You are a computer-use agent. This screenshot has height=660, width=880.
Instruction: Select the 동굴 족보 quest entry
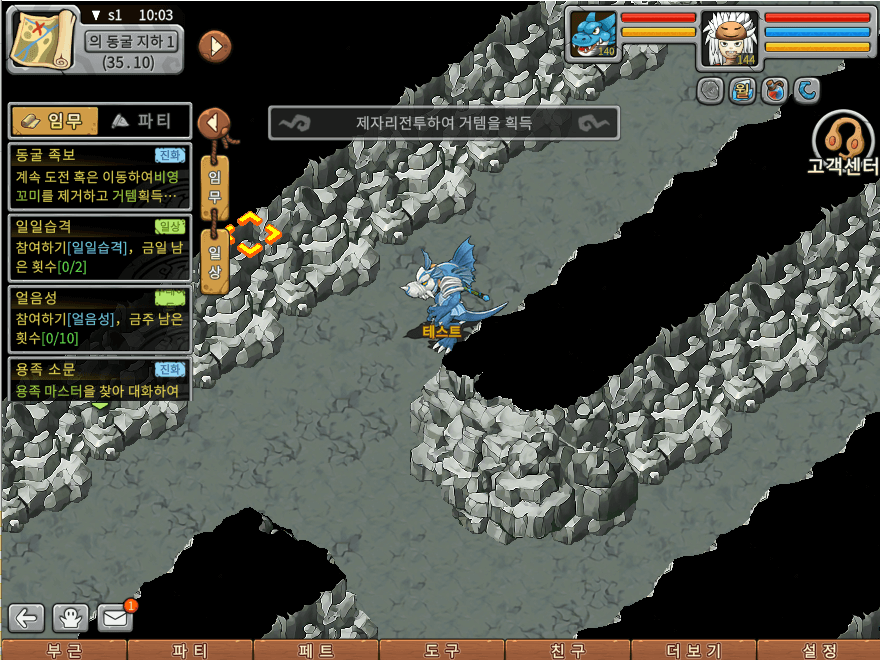(98, 176)
